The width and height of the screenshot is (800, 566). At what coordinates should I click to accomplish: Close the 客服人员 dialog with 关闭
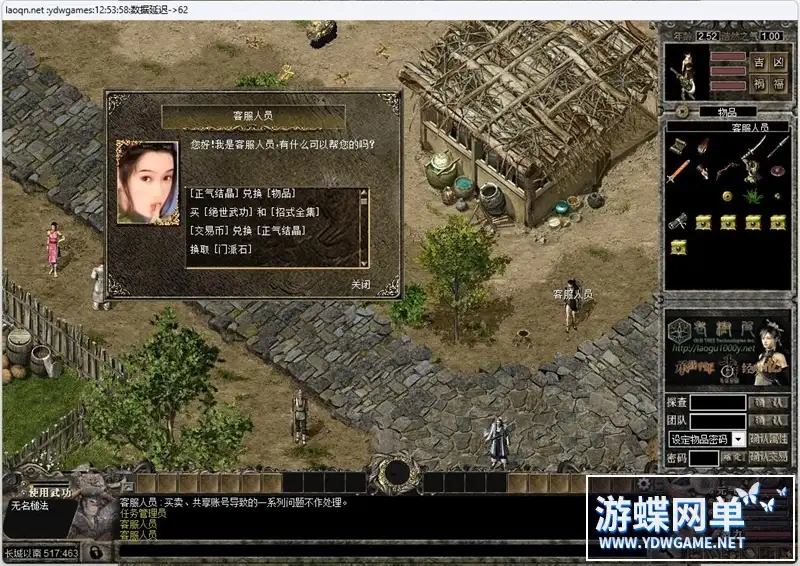tap(360, 284)
